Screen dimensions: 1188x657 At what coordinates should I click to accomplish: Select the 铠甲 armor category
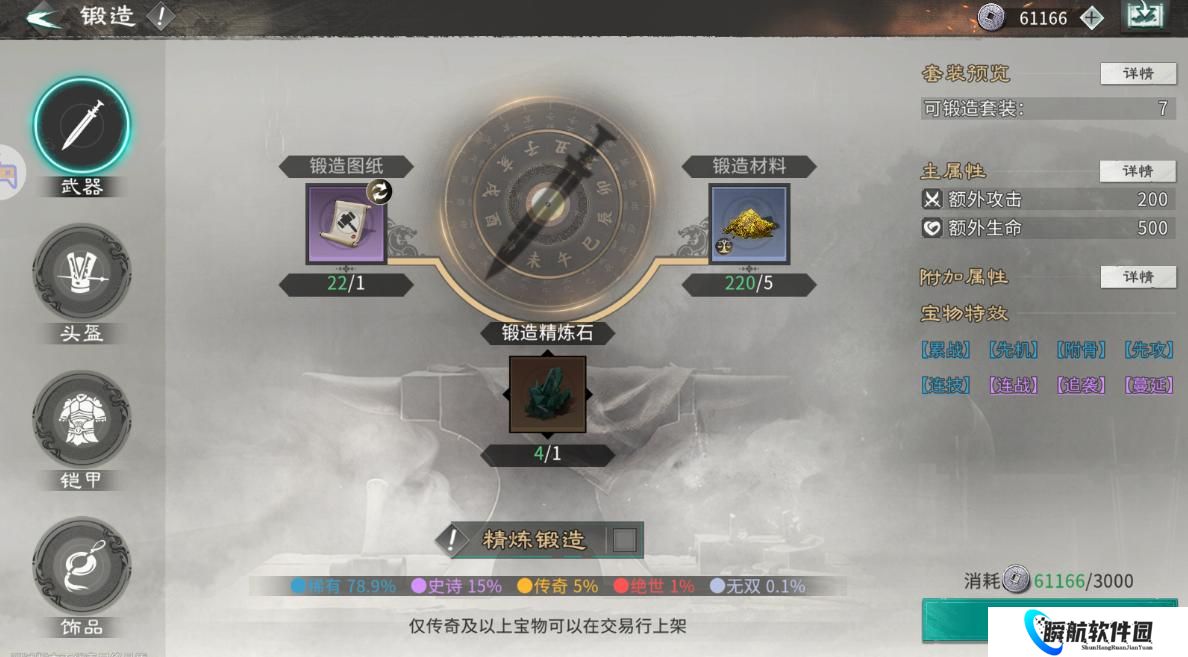click(x=82, y=418)
